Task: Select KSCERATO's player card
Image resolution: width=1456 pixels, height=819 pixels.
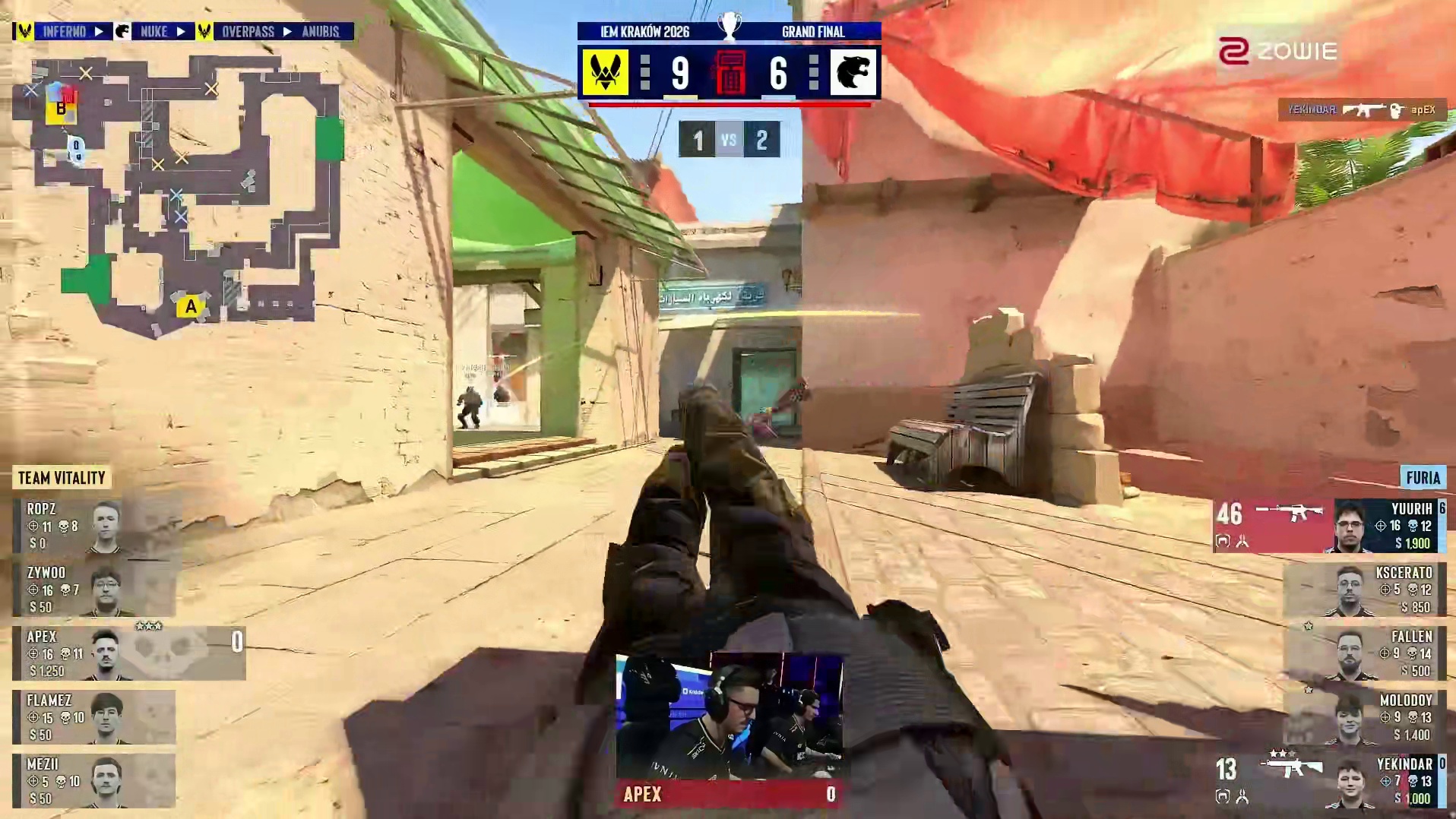Action: pos(1364,590)
